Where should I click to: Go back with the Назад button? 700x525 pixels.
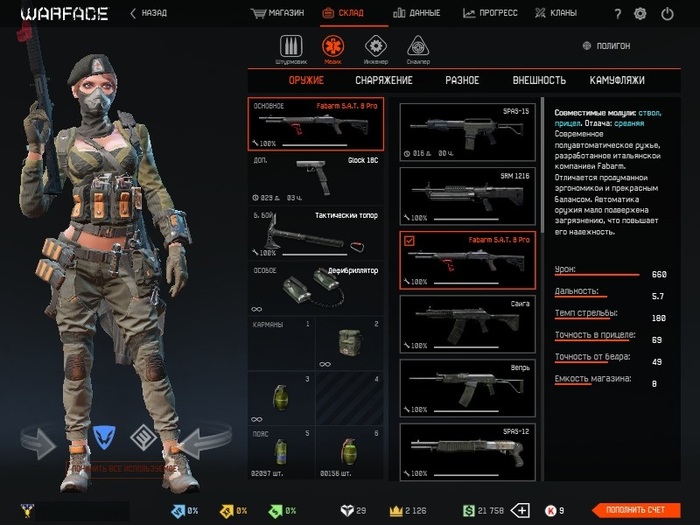click(148, 14)
